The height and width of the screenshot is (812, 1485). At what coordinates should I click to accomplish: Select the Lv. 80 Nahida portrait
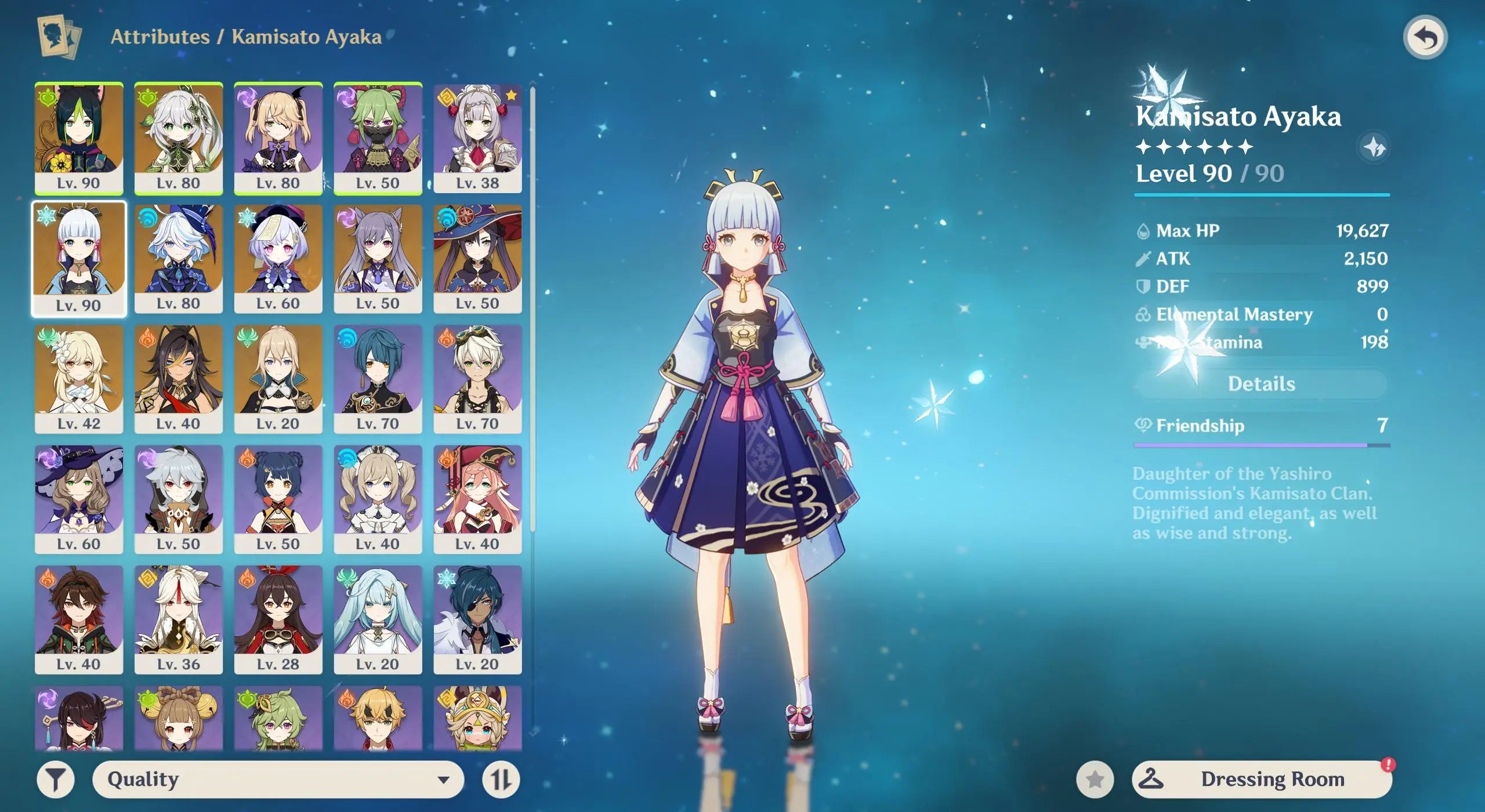pos(179,137)
